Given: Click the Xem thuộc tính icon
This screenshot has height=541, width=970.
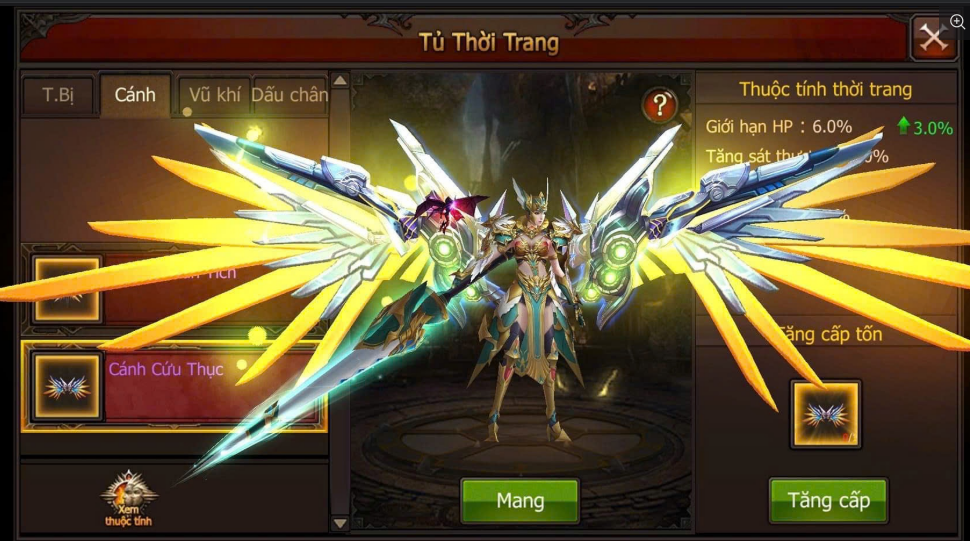Looking at the screenshot, I should (x=127, y=499).
